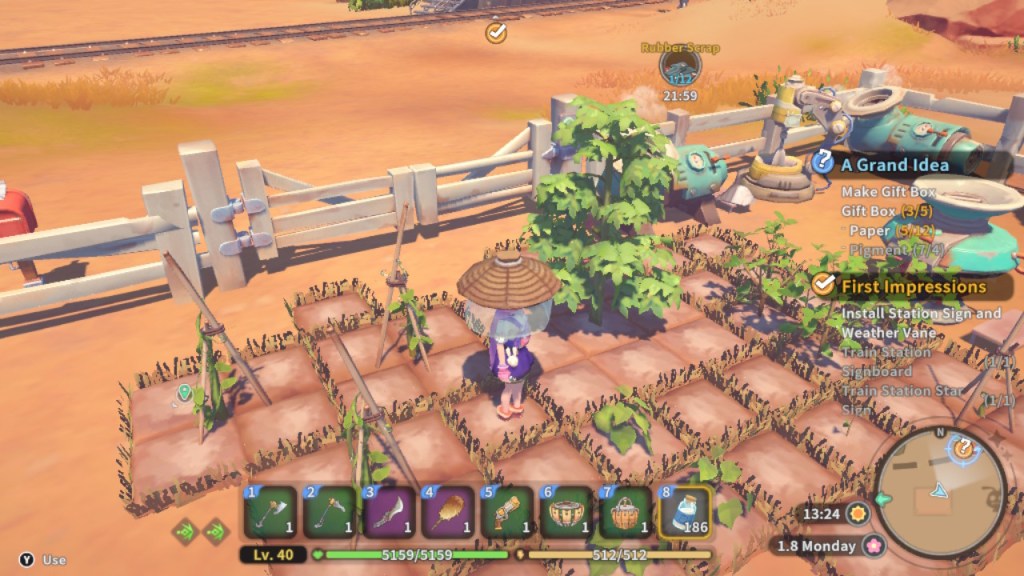Equip the curved dagger in slot 3
The image size is (1024, 576).
(390, 512)
